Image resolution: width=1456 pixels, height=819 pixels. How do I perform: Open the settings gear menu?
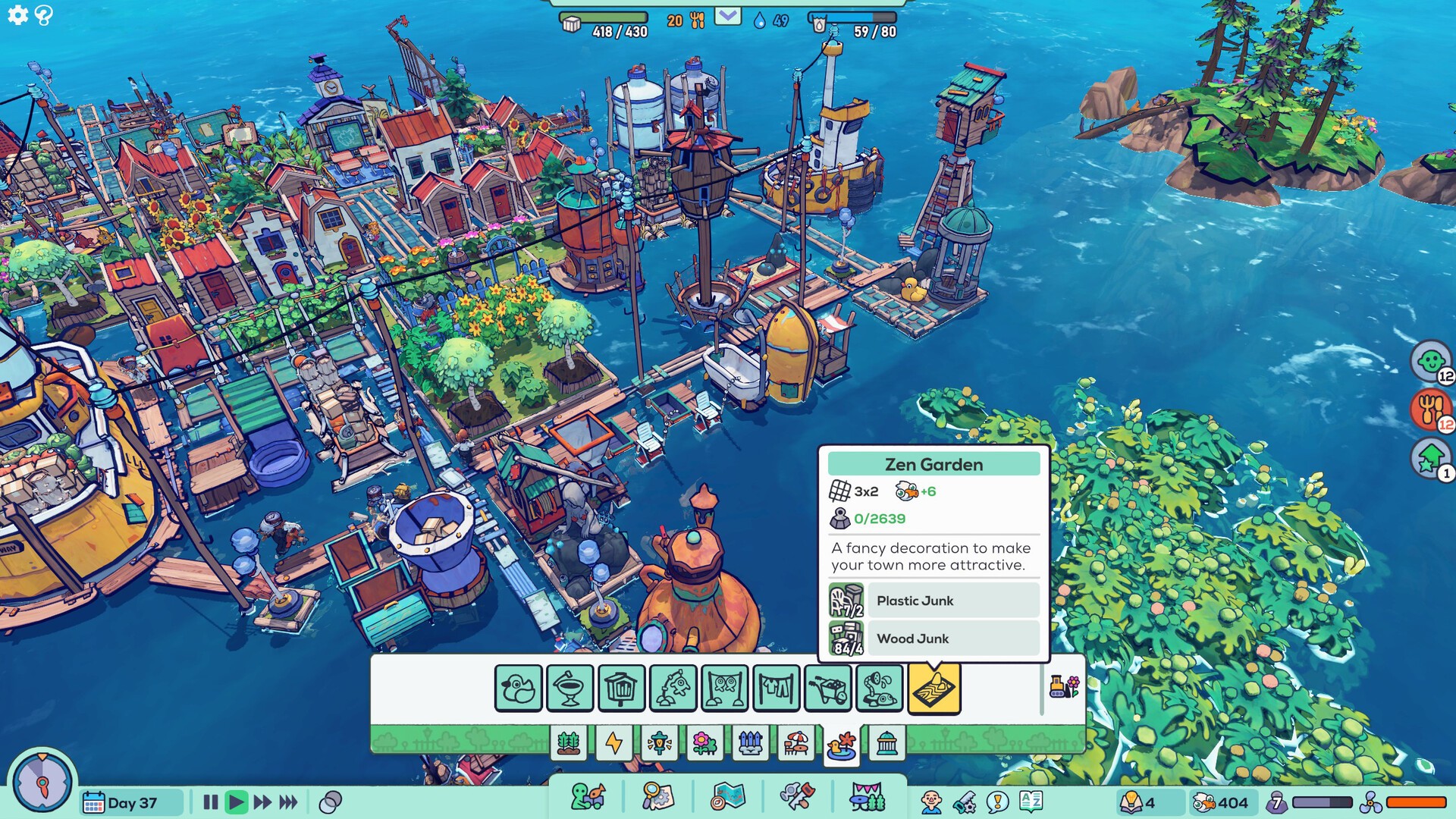[17, 14]
